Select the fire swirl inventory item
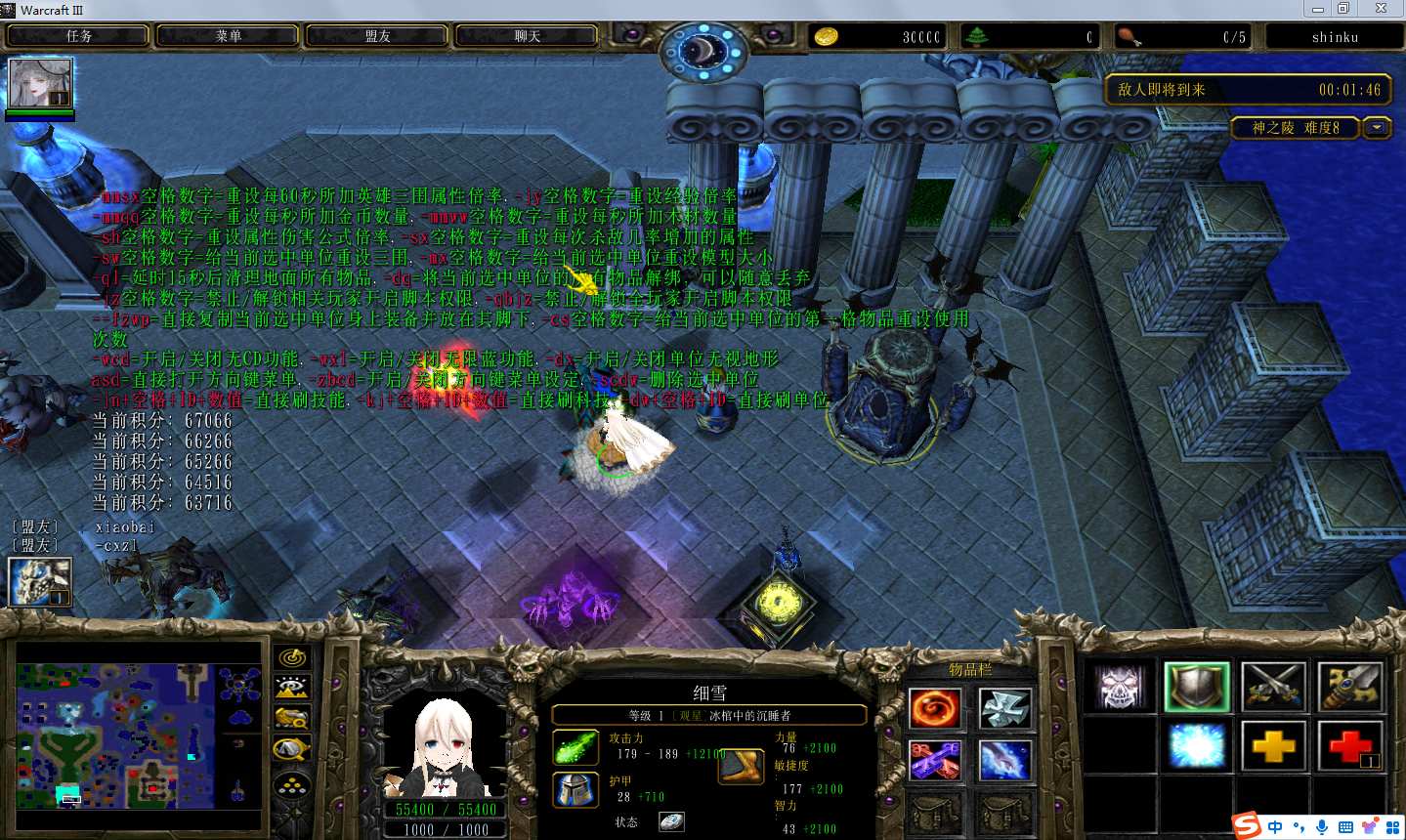Image resolution: width=1406 pixels, height=840 pixels. point(935,708)
